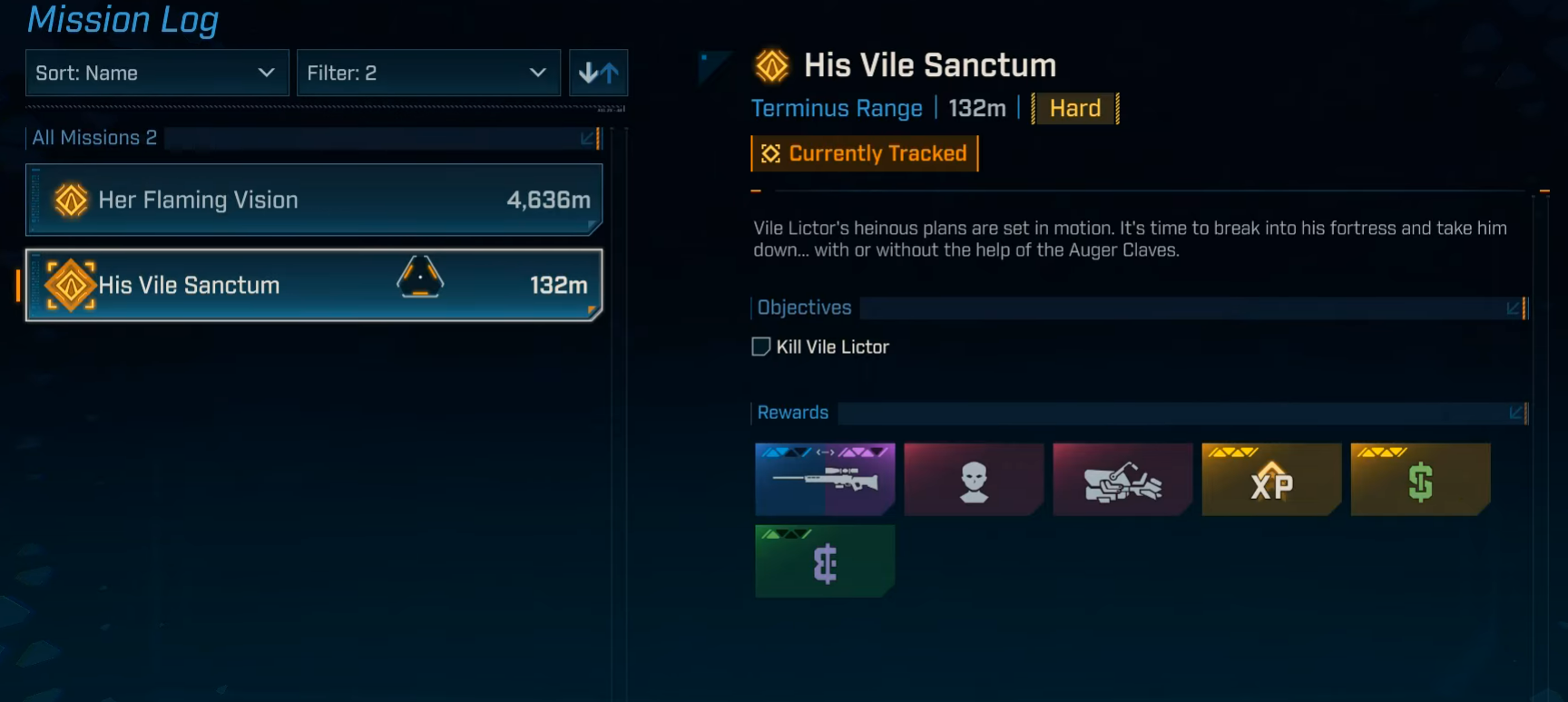Inspect the green dollar cash reward
Screen dimensions: 1568x702
click(x=1420, y=479)
